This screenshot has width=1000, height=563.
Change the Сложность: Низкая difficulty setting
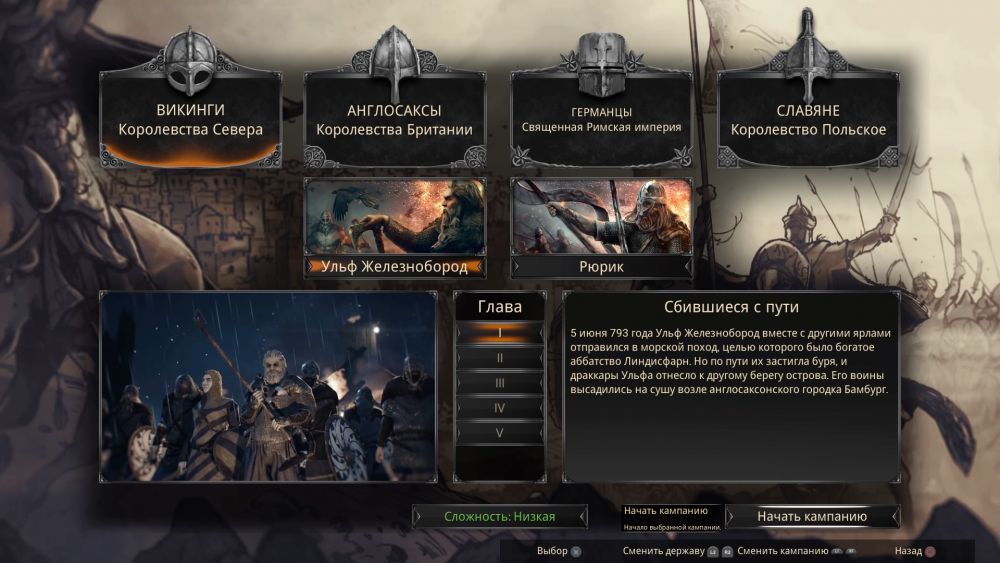[500, 517]
